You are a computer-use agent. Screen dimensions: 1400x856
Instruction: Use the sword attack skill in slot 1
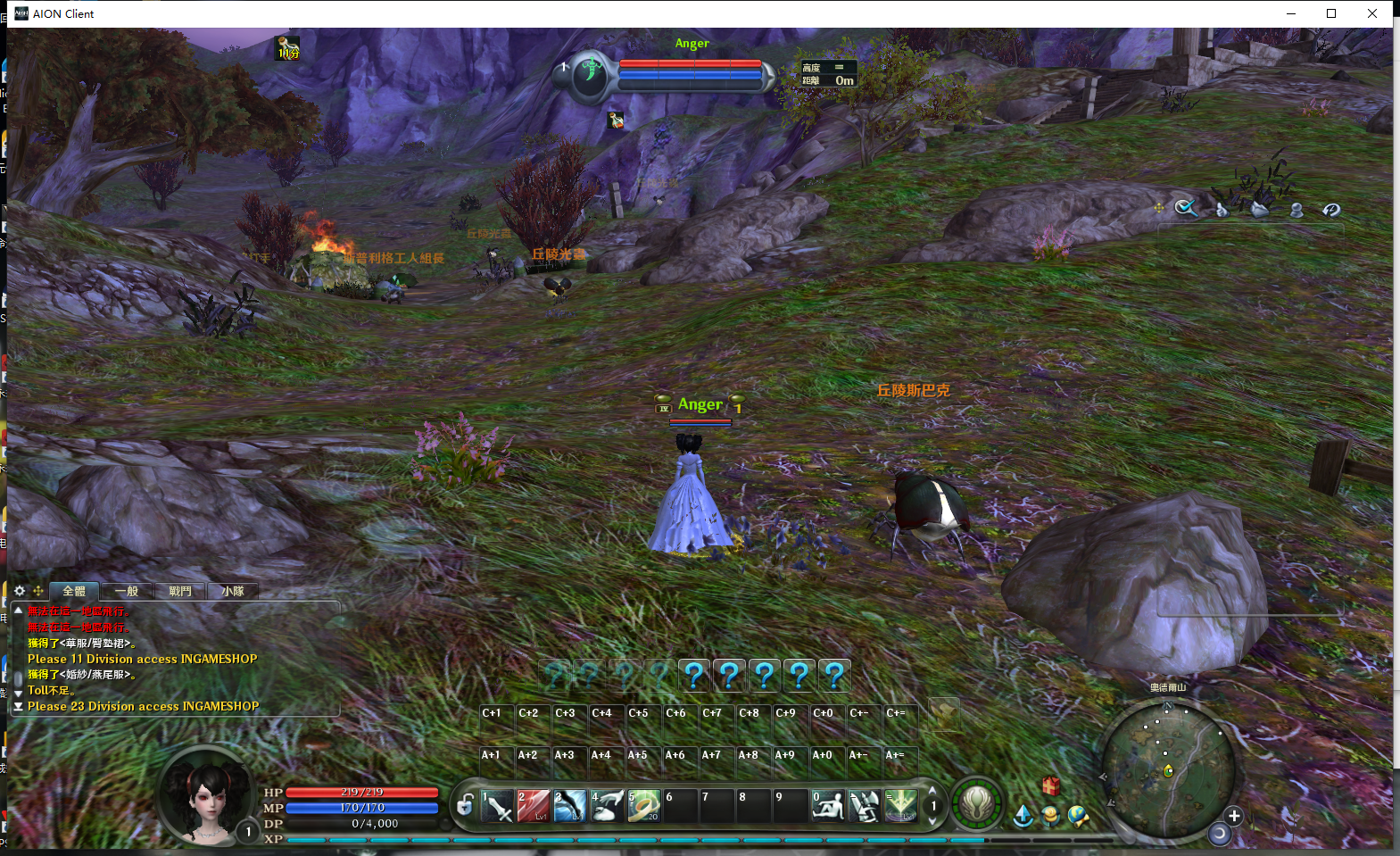click(x=497, y=806)
